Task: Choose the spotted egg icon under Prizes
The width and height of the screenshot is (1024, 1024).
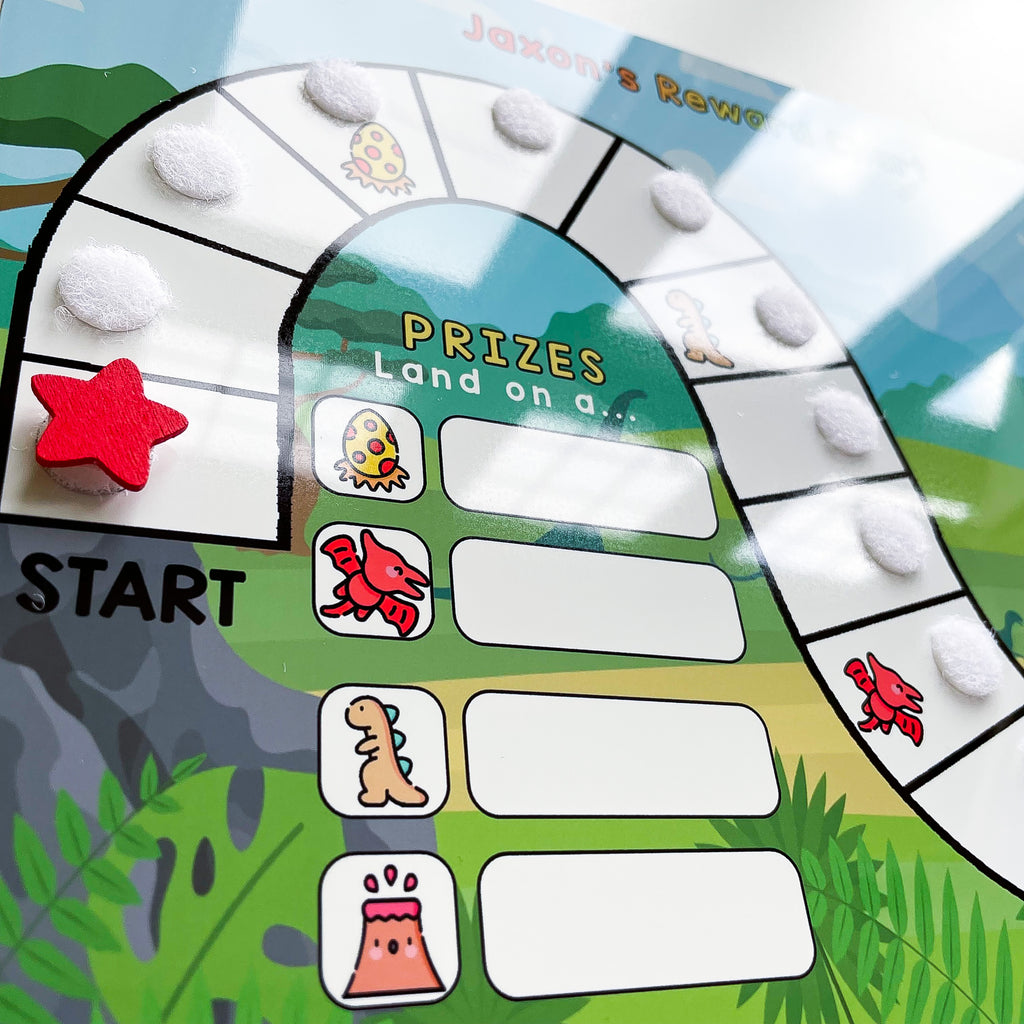Action: click(369, 448)
